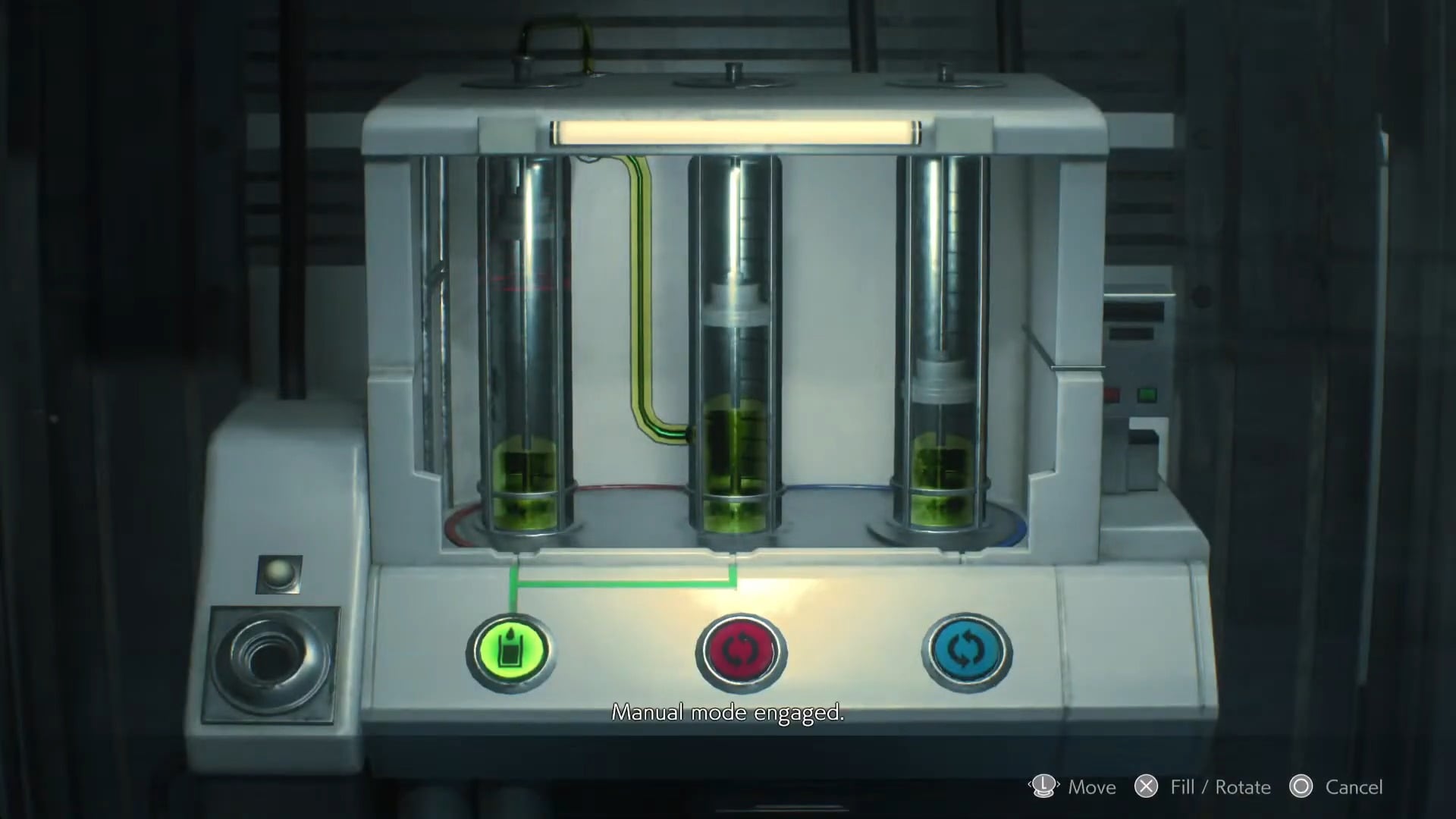Toggle the red indicator on the side panel
The image size is (1456, 819).
1112,395
